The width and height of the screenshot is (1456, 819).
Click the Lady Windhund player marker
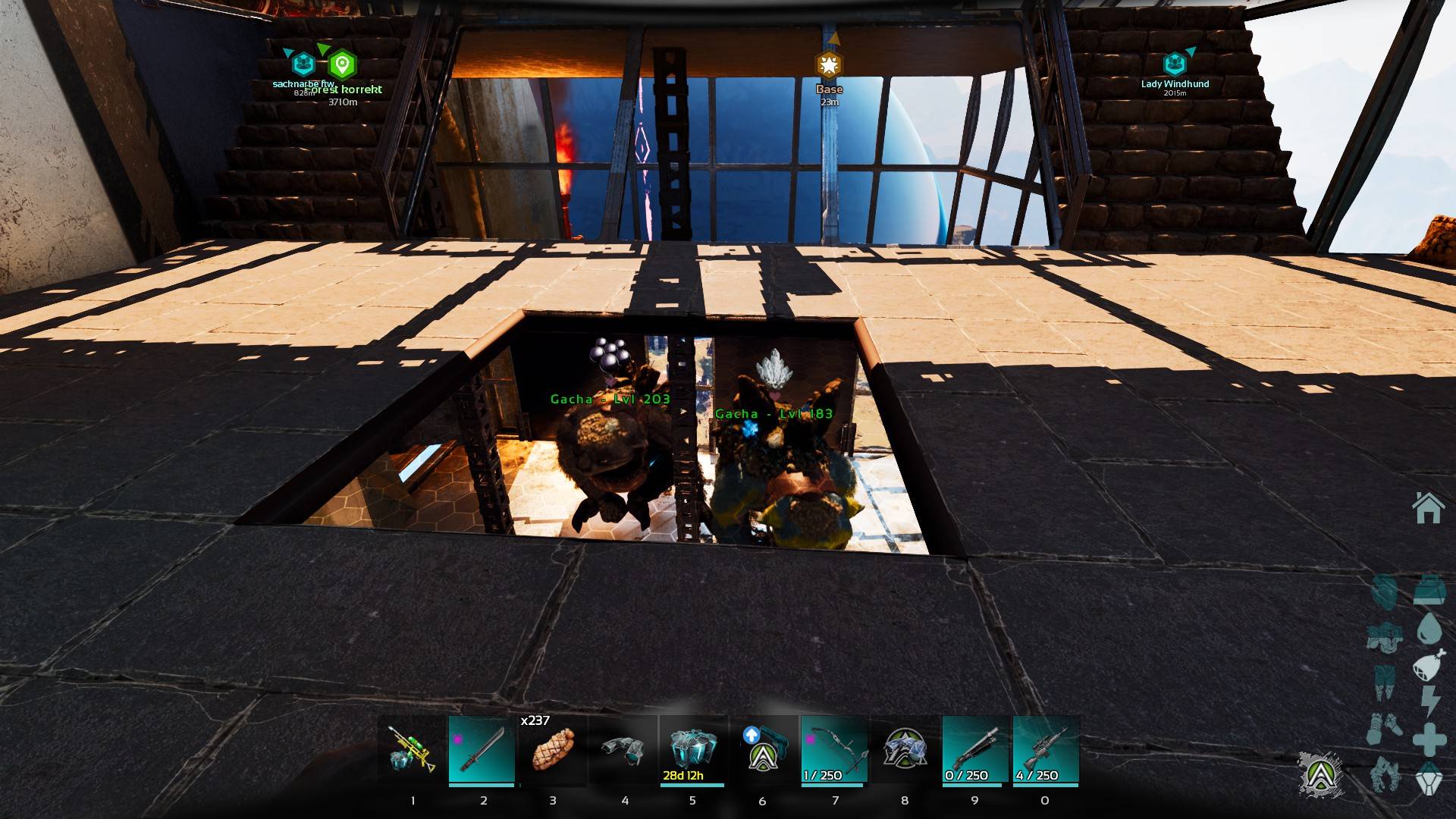(1175, 64)
